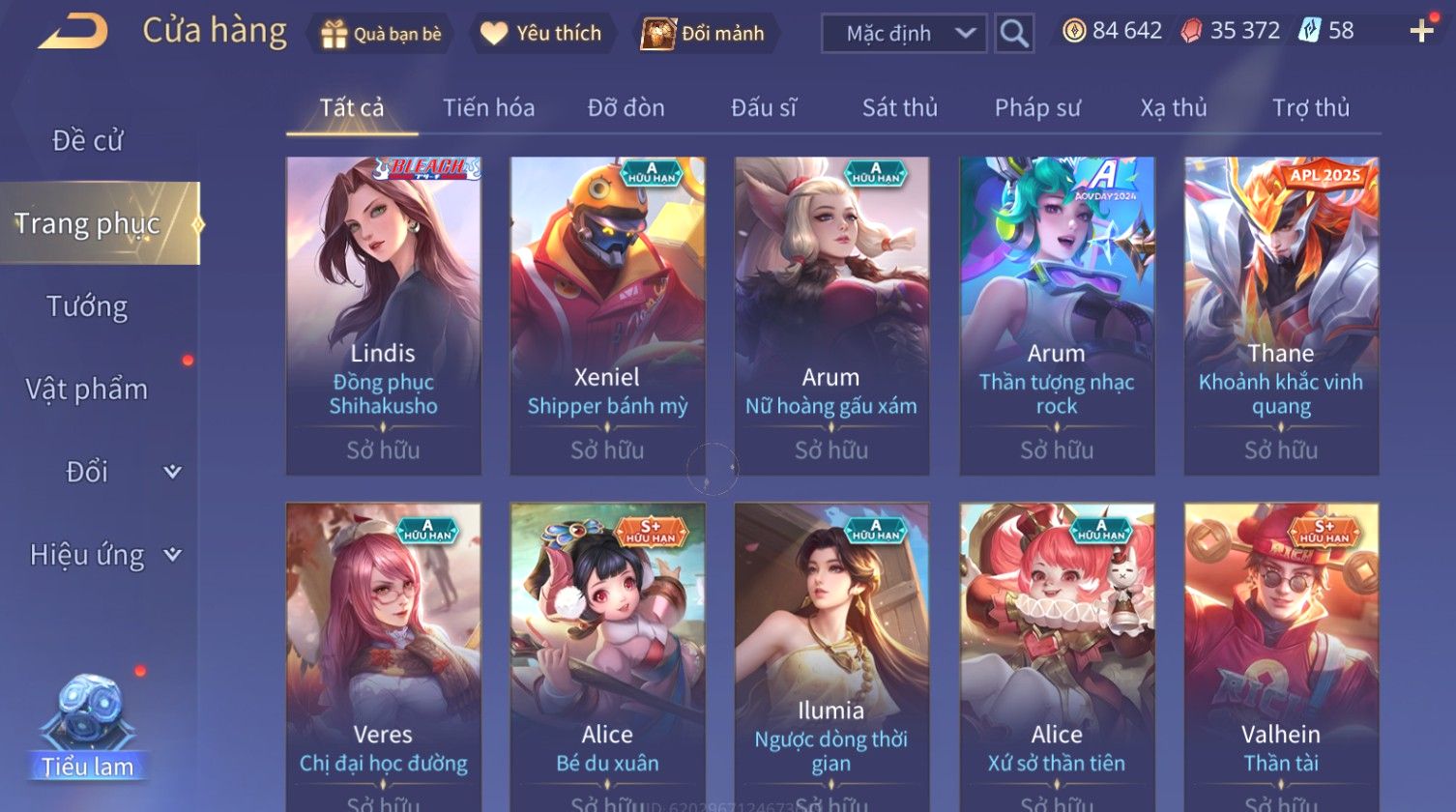Select the Trợ thủ tab
The height and width of the screenshot is (812, 1456).
click(x=1310, y=108)
